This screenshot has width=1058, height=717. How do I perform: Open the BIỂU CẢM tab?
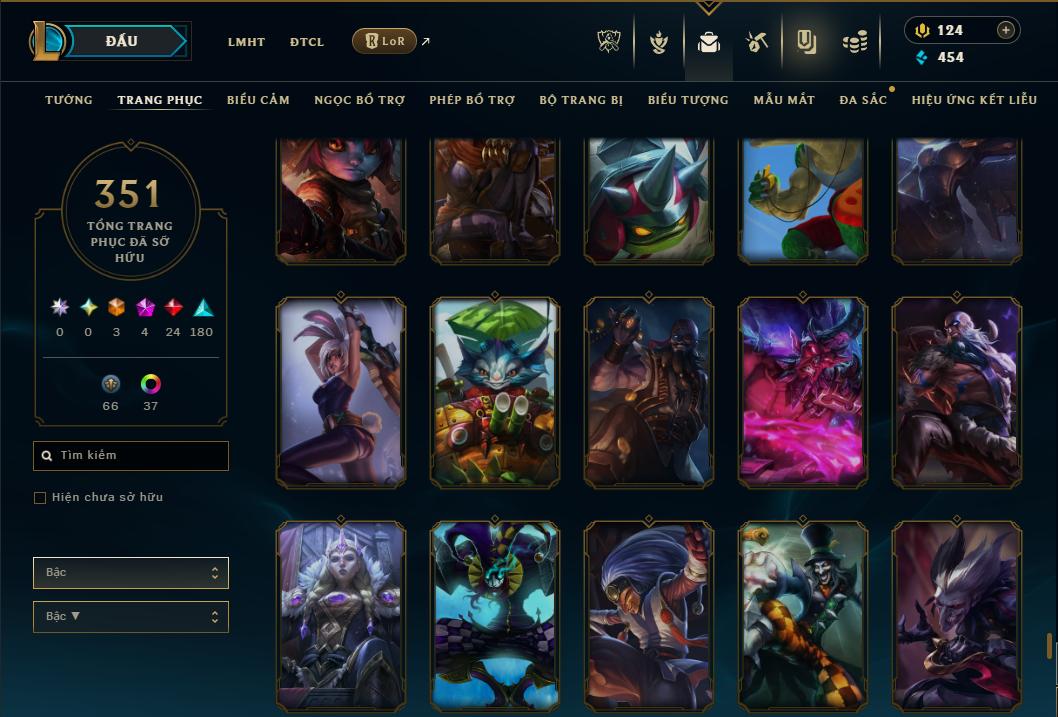tap(258, 100)
